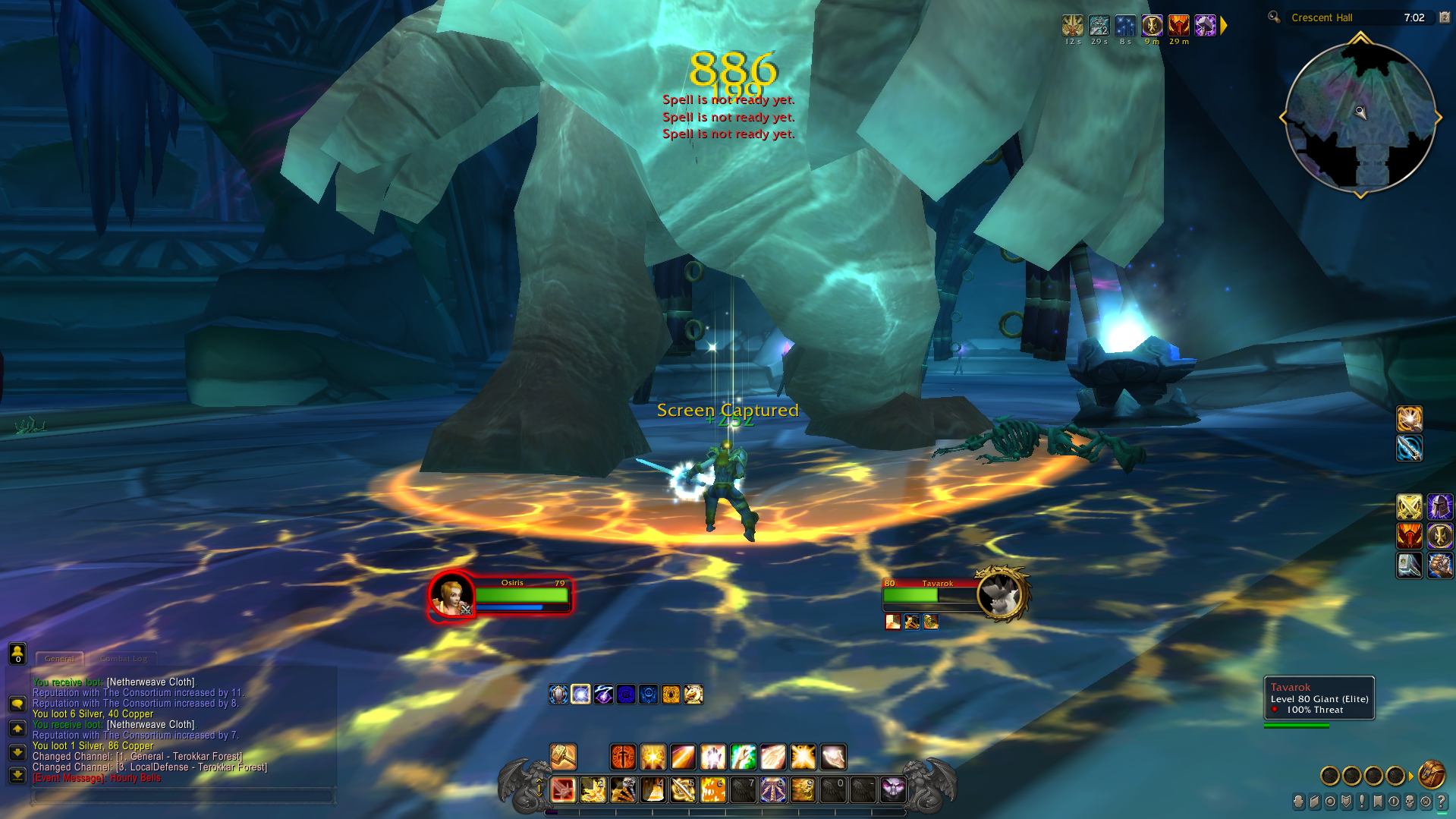This screenshot has height=819, width=1456.
Task: Activate the purple-faced ability on the action bar
Action: point(893,790)
